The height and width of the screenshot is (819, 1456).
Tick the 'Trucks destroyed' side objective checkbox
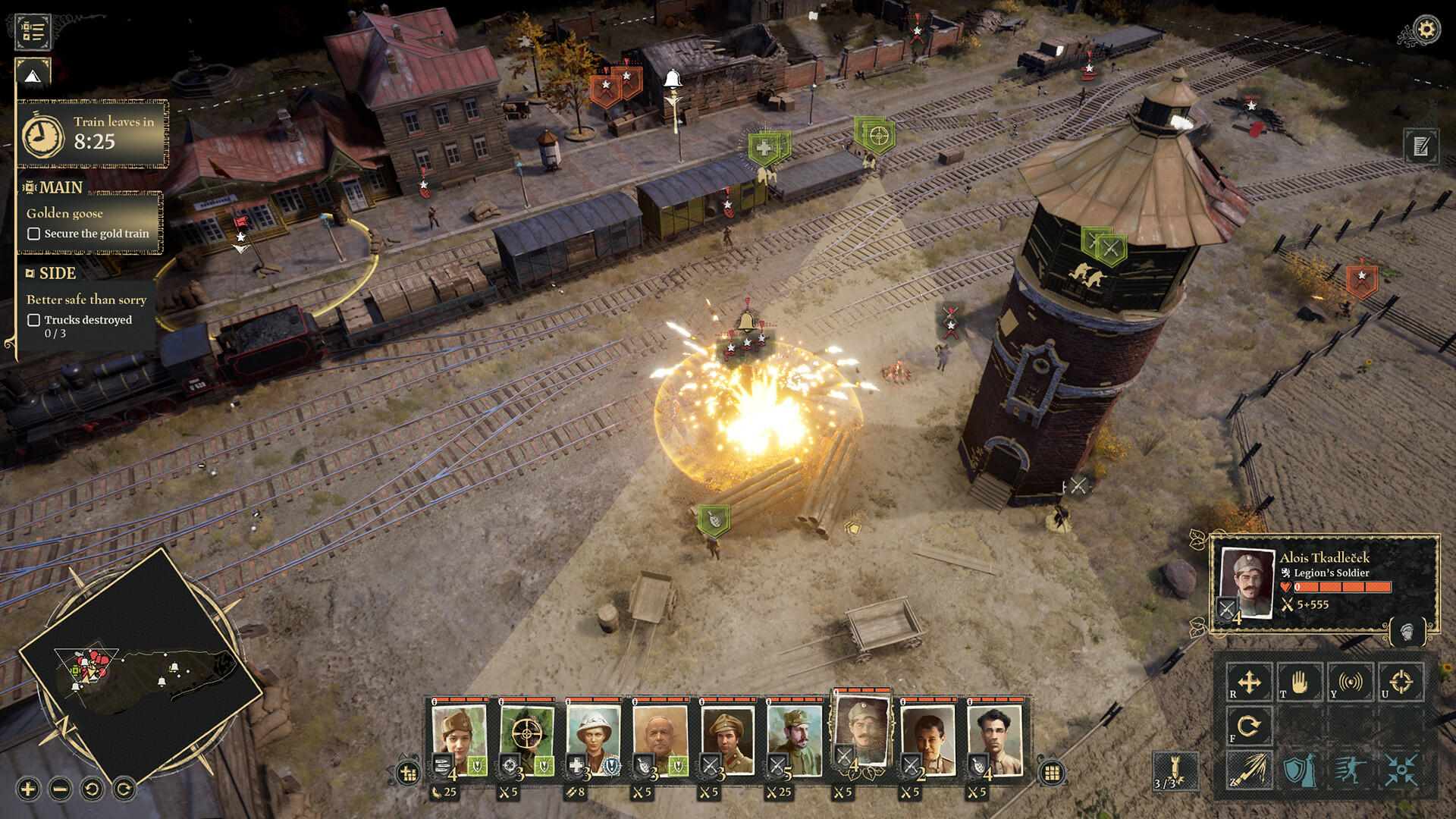click(x=33, y=320)
